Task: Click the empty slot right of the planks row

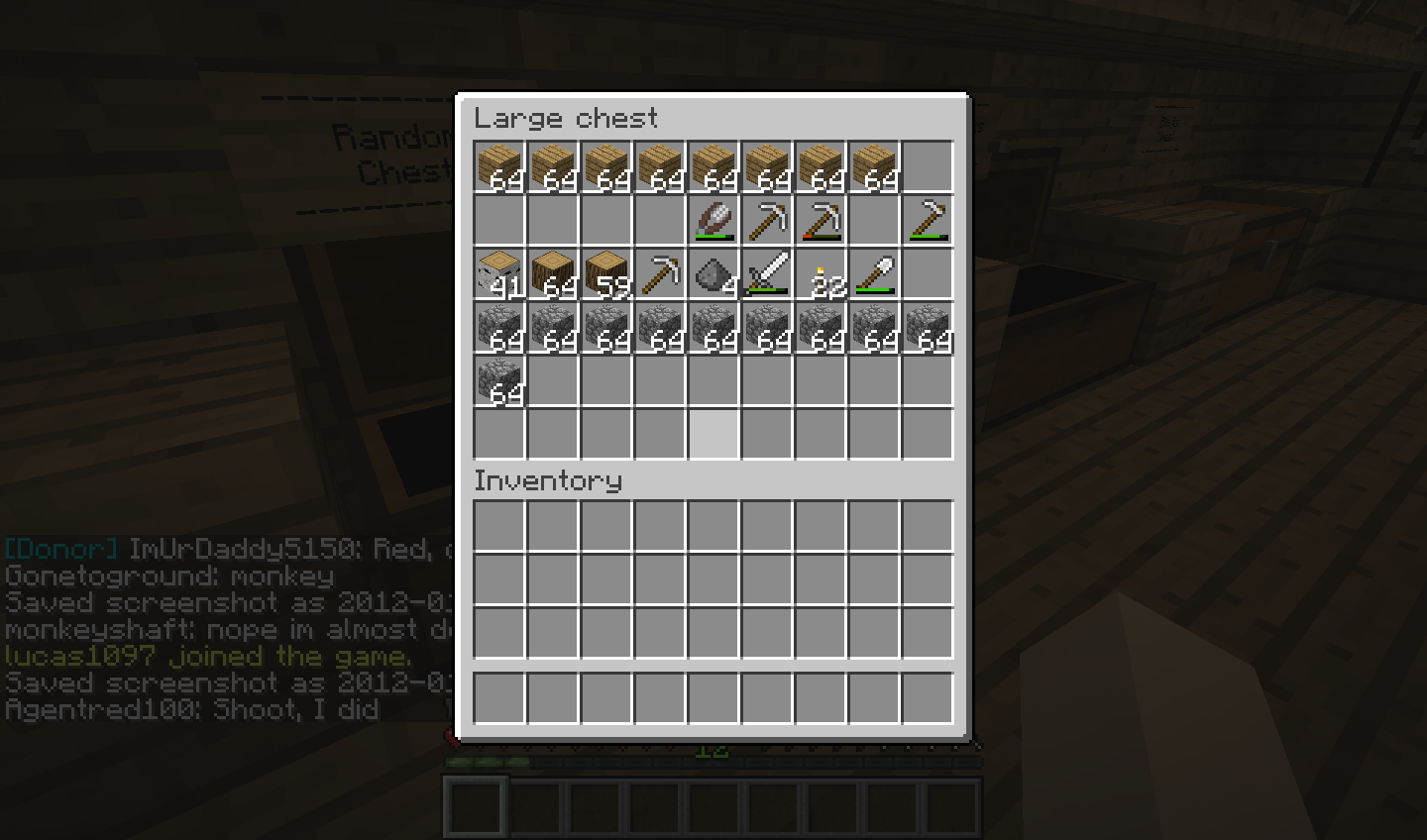Action: click(928, 164)
